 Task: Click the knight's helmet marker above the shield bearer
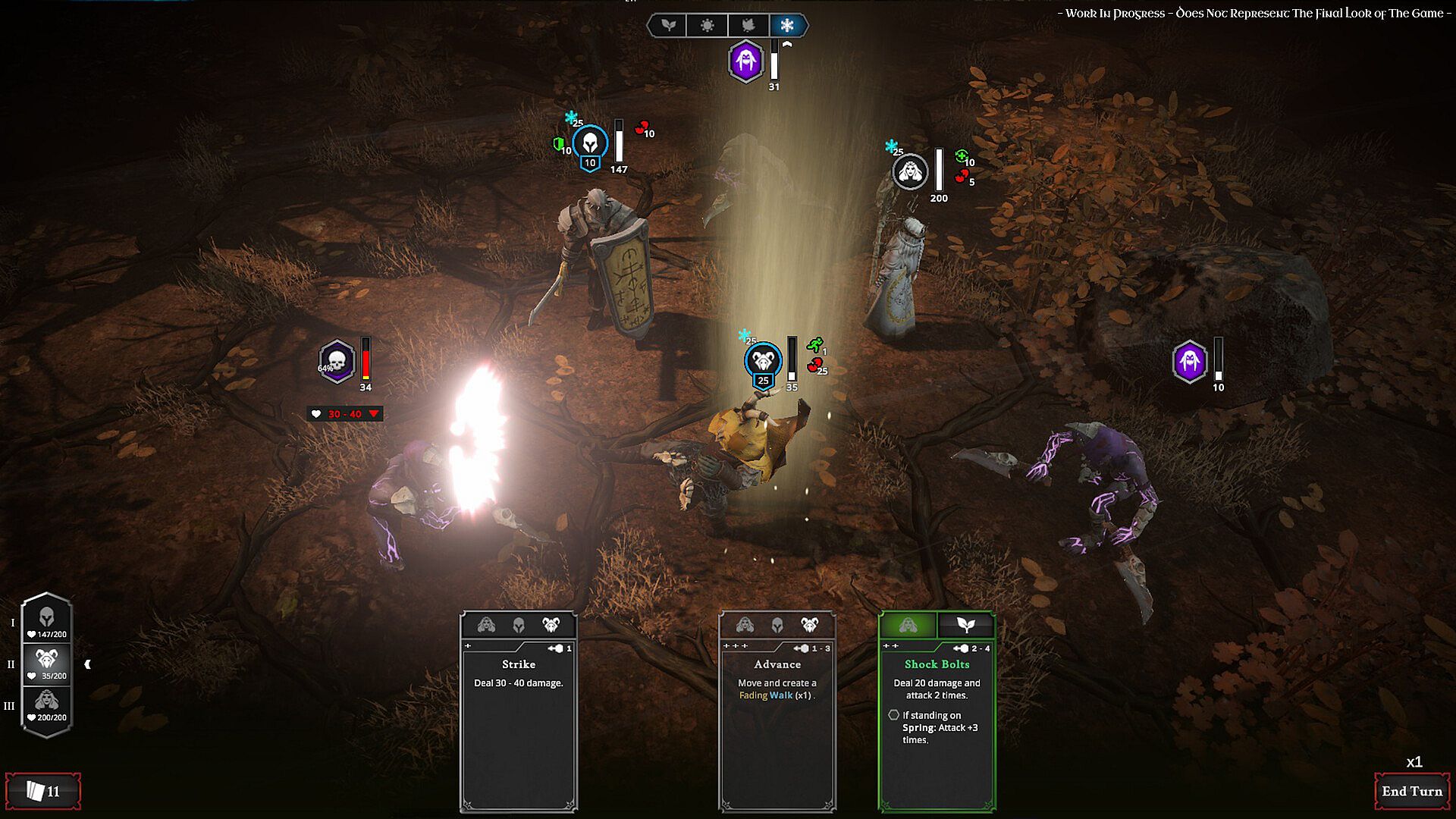(590, 143)
